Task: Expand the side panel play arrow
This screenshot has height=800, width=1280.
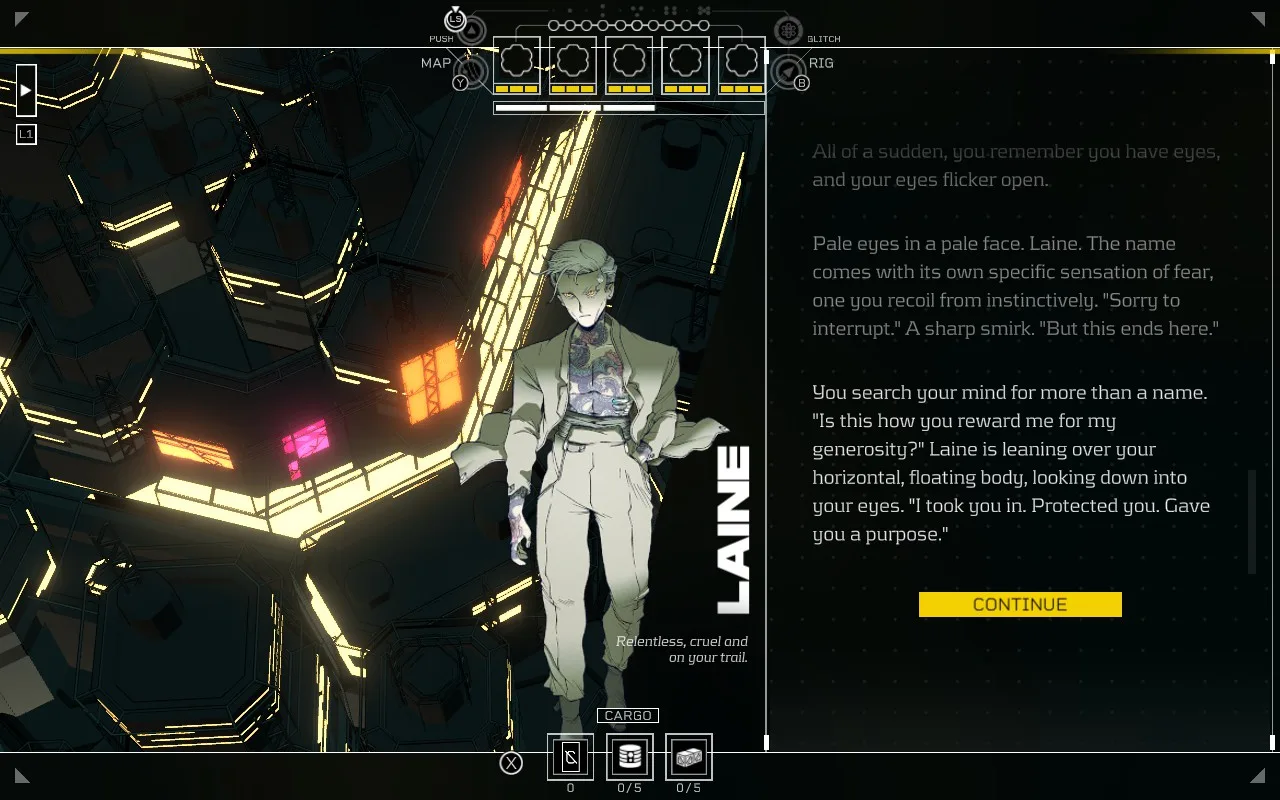Action: pyautogui.click(x=26, y=91)
